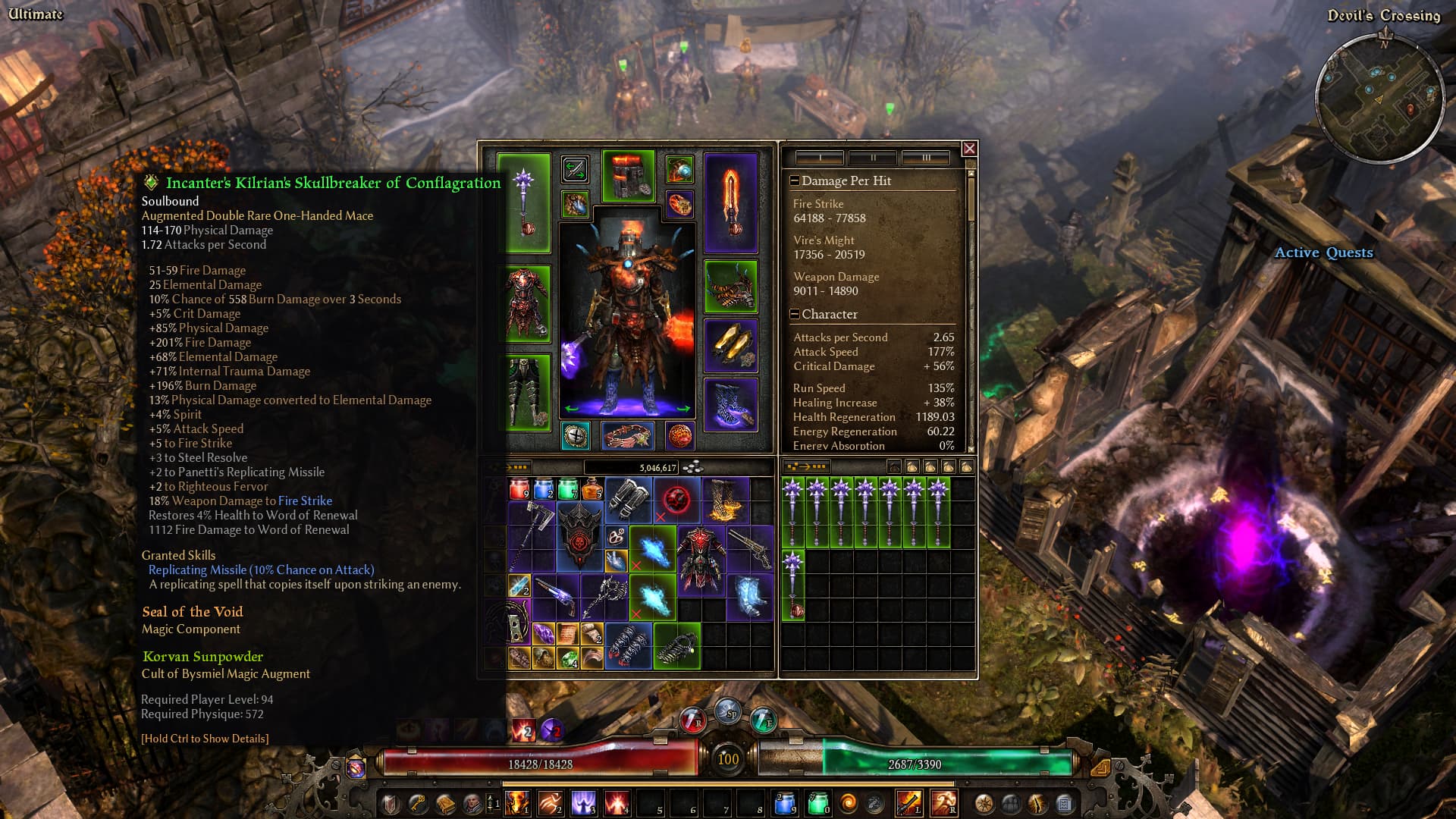This screenshot has height=819, width=1456.
Task: Switch to stats tab II
Action: [x=873, y=158]
